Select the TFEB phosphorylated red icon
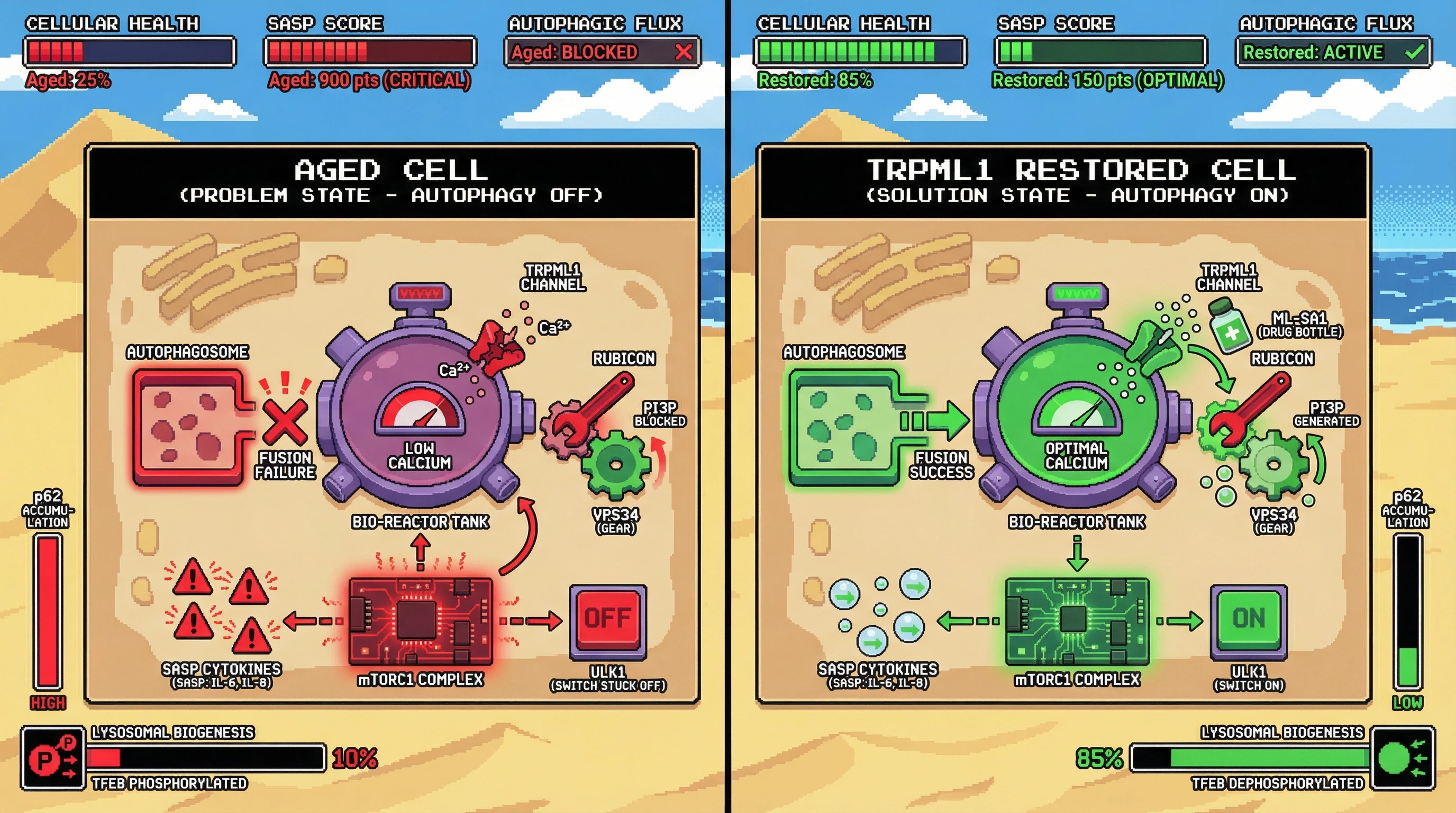The height and width of the screenshot is (813, 1456). click(x=53, y=758)
